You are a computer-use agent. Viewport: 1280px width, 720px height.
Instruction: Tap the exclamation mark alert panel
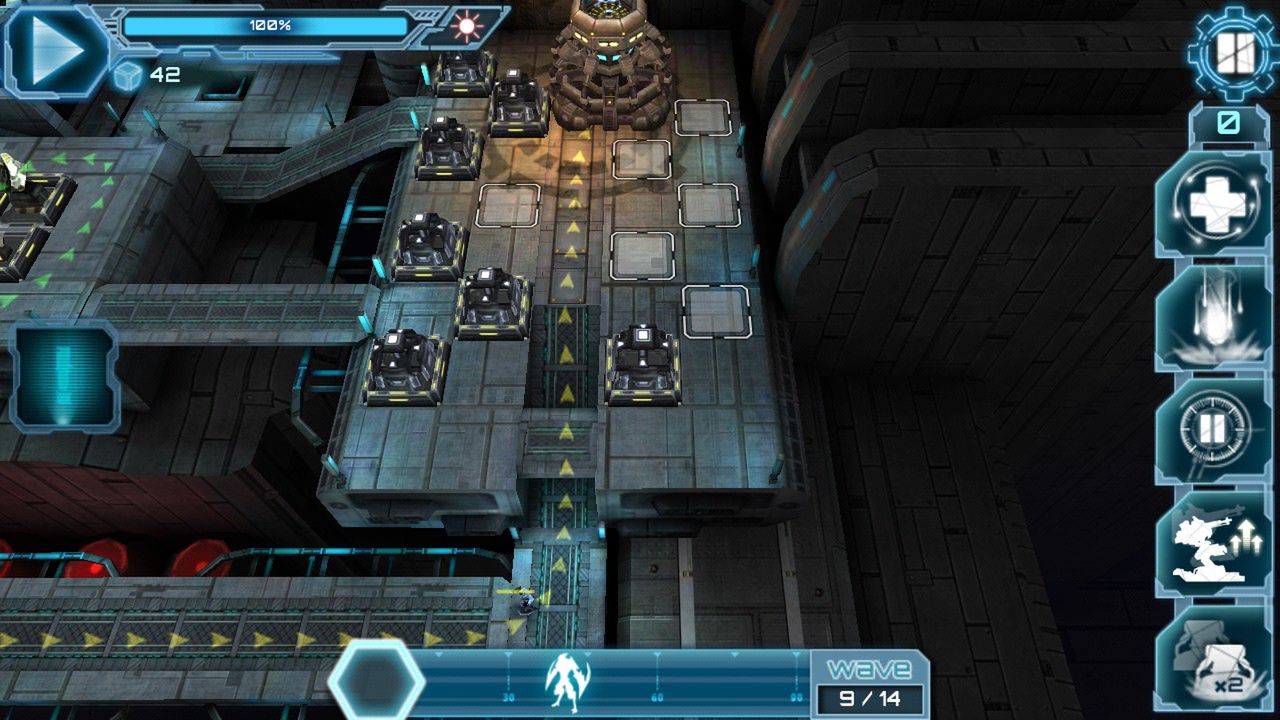(x=65, y=378)
